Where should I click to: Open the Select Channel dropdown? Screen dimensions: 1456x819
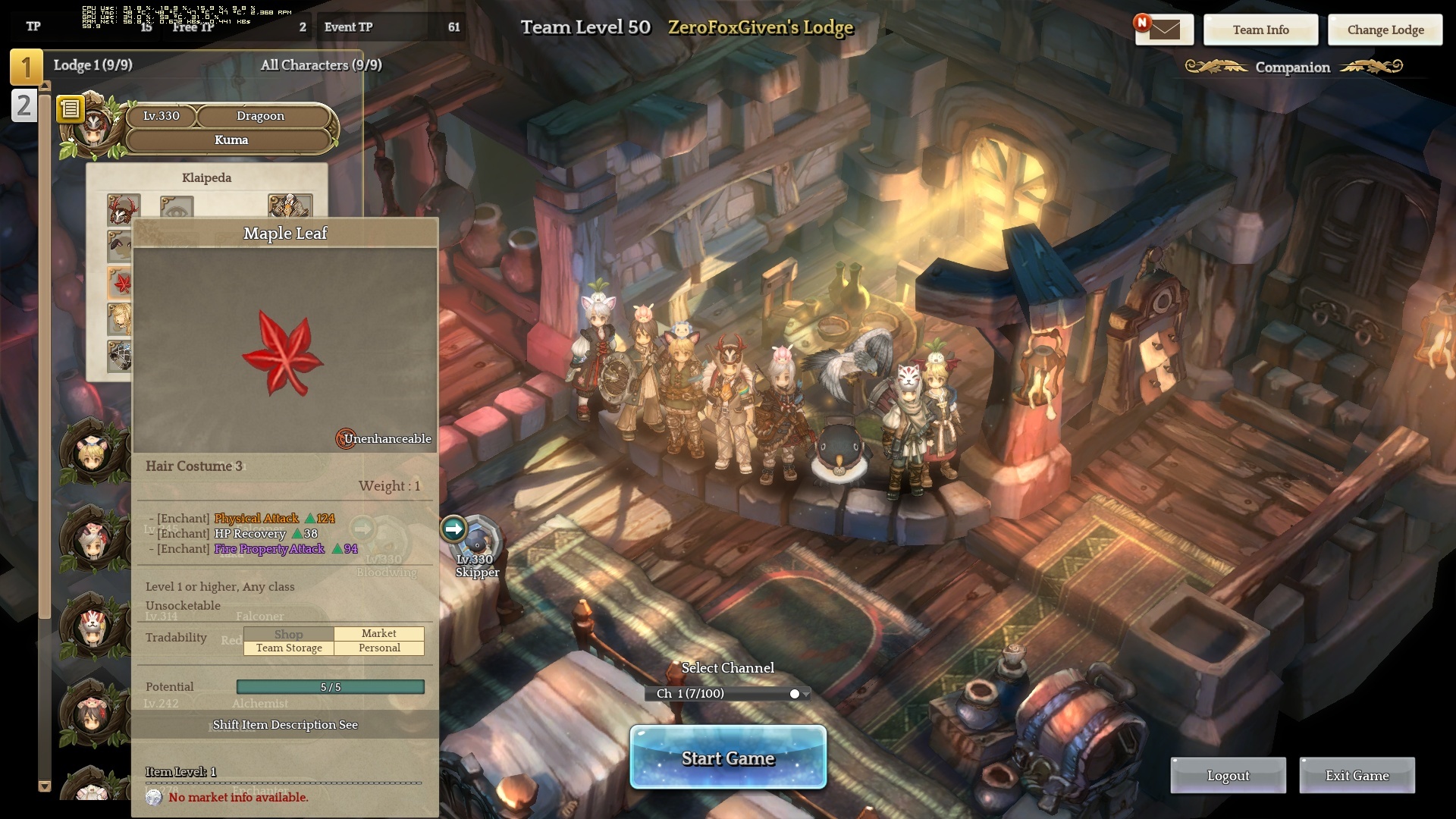[x=727, y=693]
